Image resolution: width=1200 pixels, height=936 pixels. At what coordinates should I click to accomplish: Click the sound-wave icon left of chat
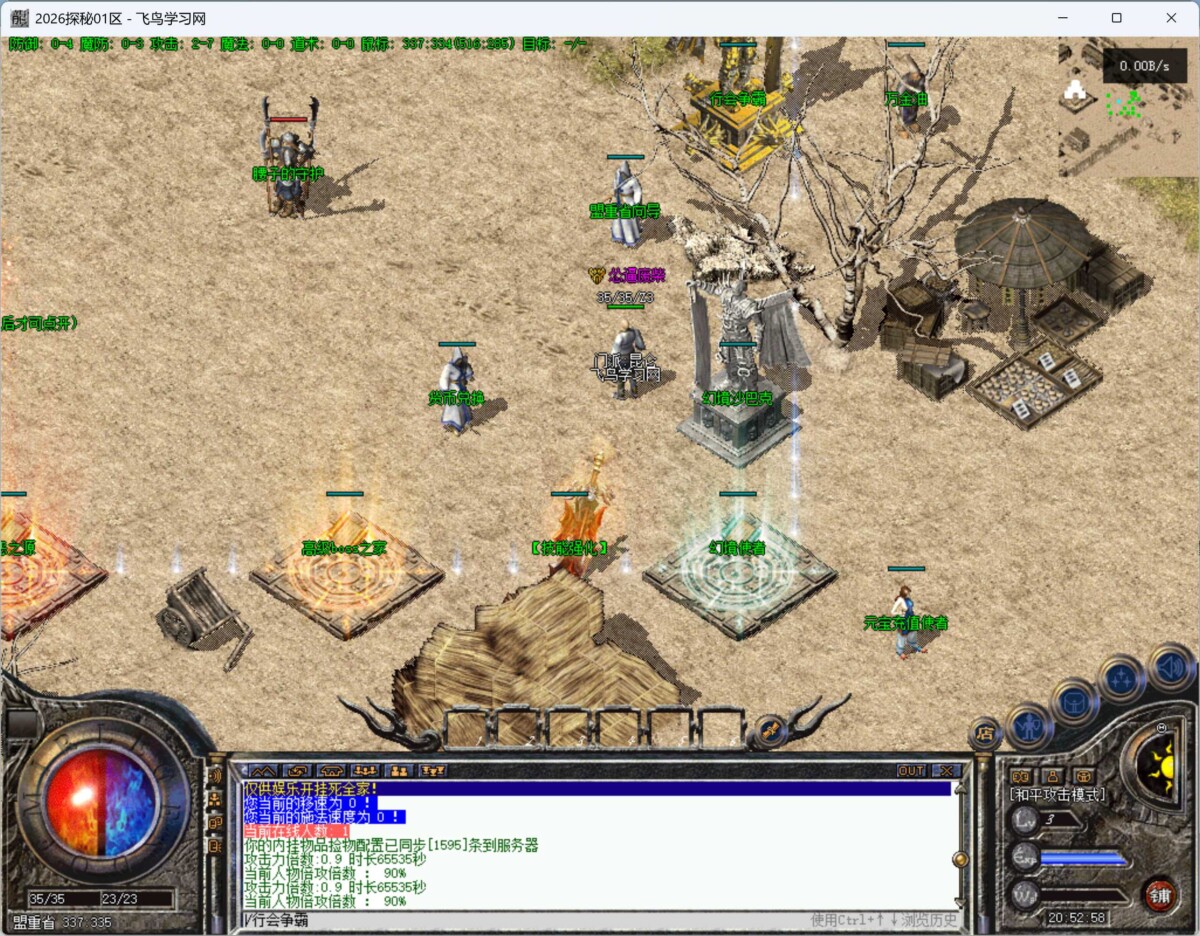tap(214, 775)
